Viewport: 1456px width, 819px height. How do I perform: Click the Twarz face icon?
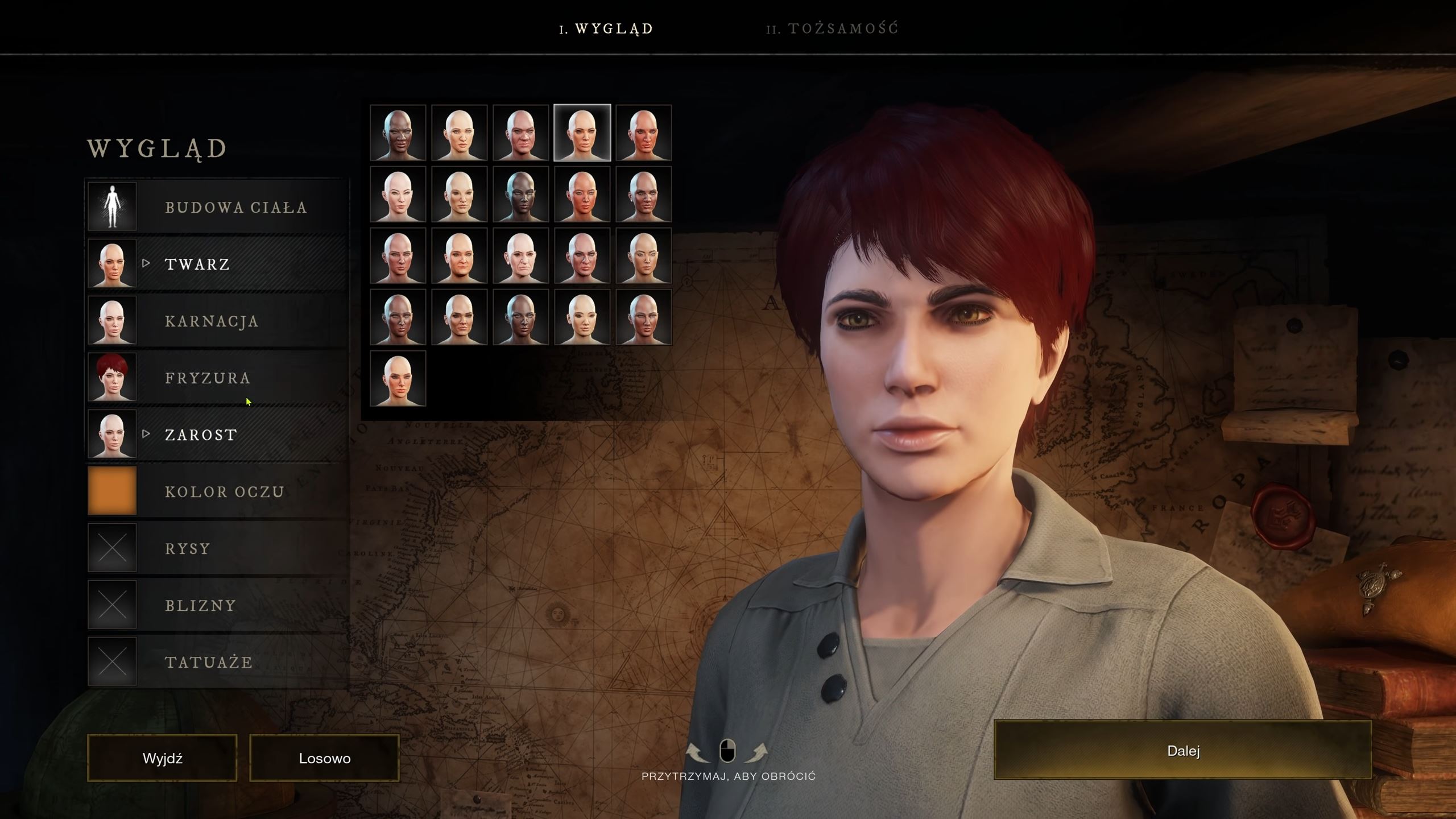[x=111, y=263]
